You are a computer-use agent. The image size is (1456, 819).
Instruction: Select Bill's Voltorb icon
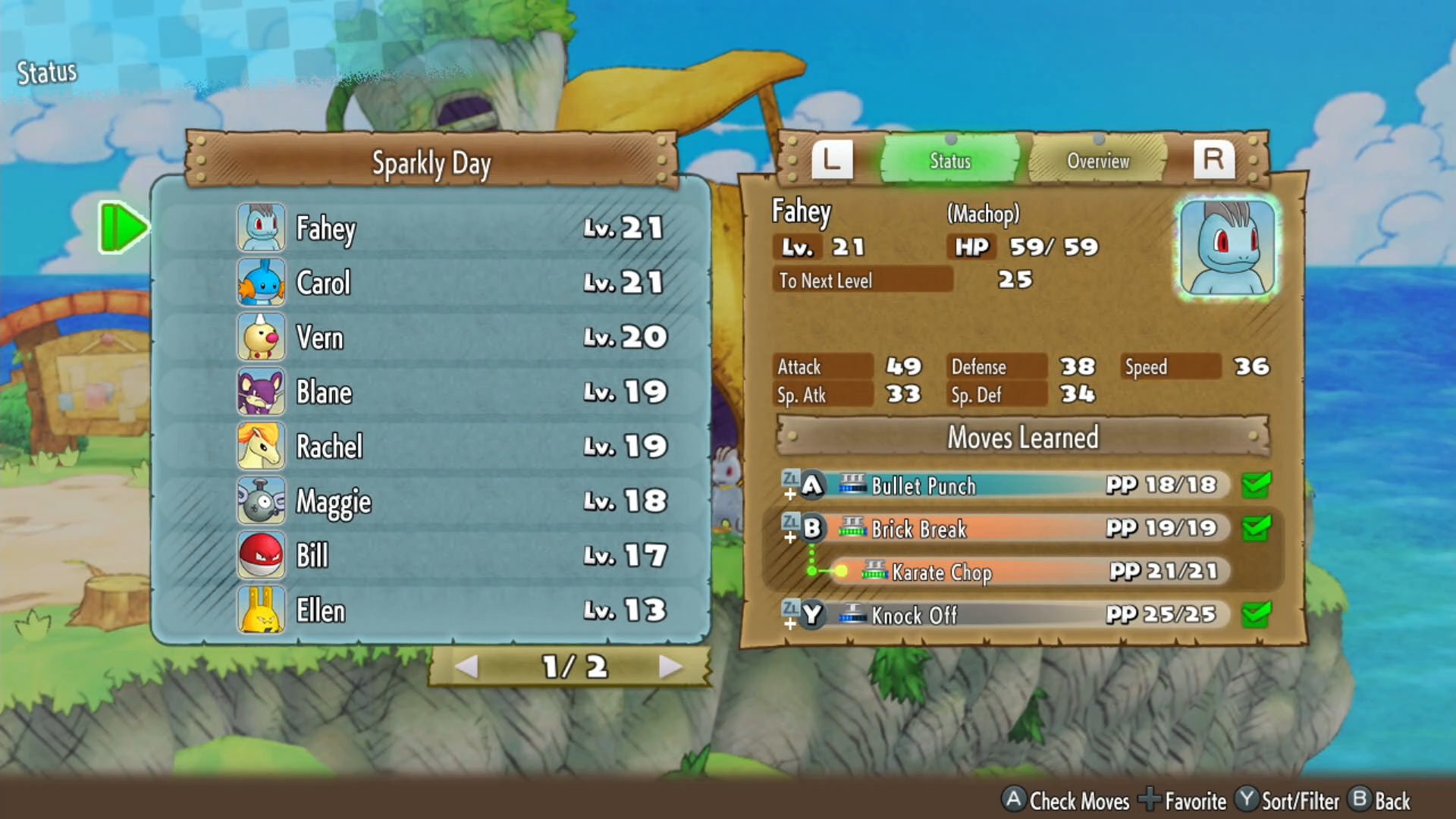261,556
